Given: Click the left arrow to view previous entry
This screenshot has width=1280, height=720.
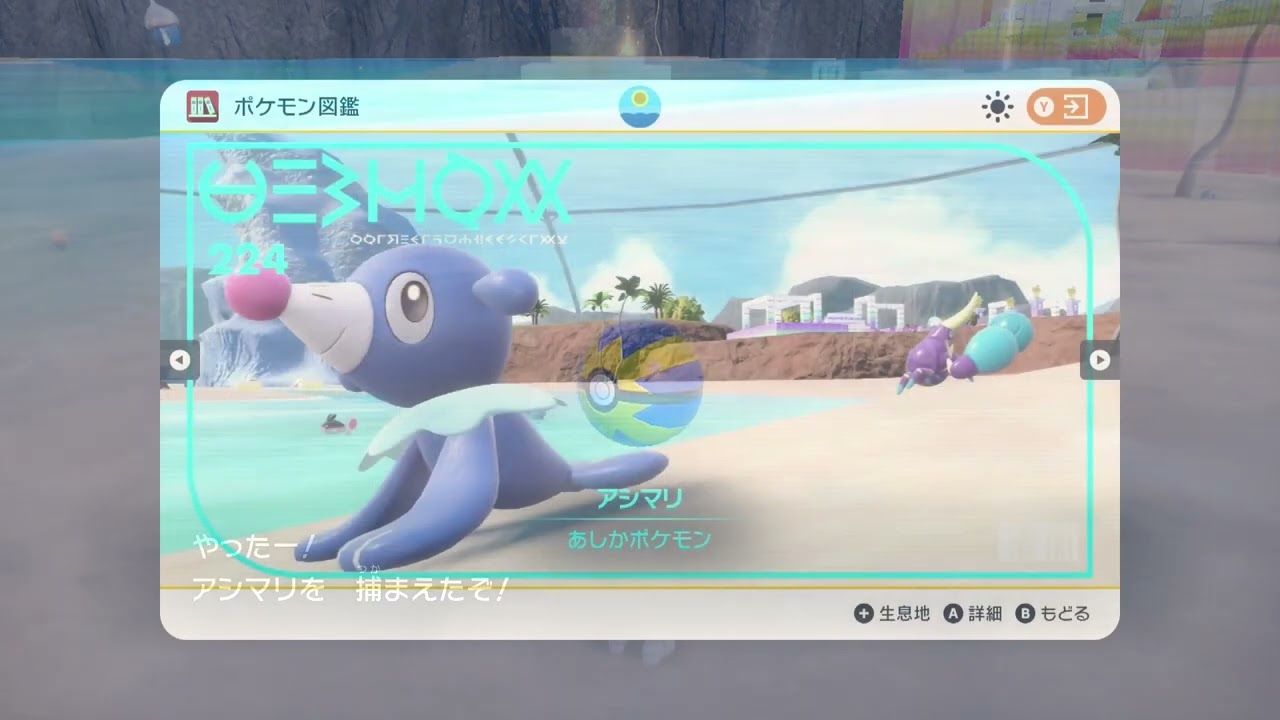Looking at the screenshot, I should pos(180,360).
